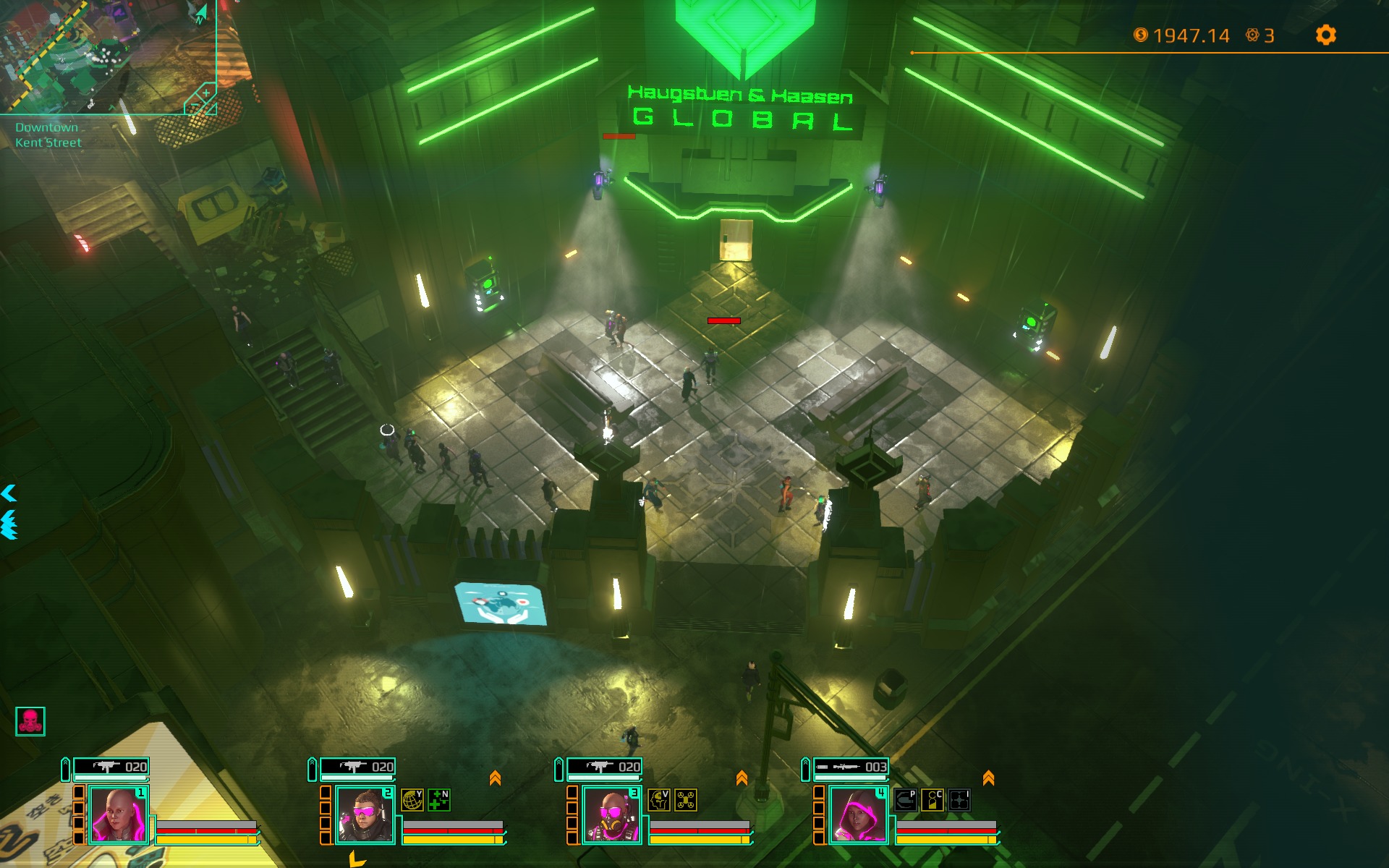Click agent 4's sniper rifle weapon panel
Screen dimensions: 1389x868
tap(851, 767)
